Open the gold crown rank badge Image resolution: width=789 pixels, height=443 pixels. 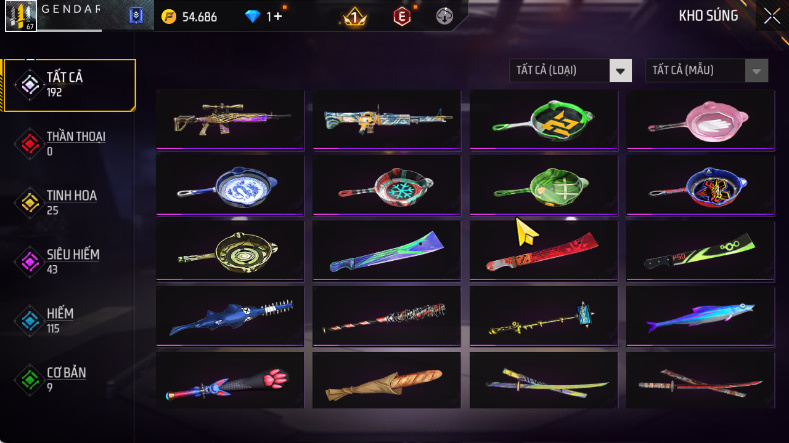(x=353, y=17)
